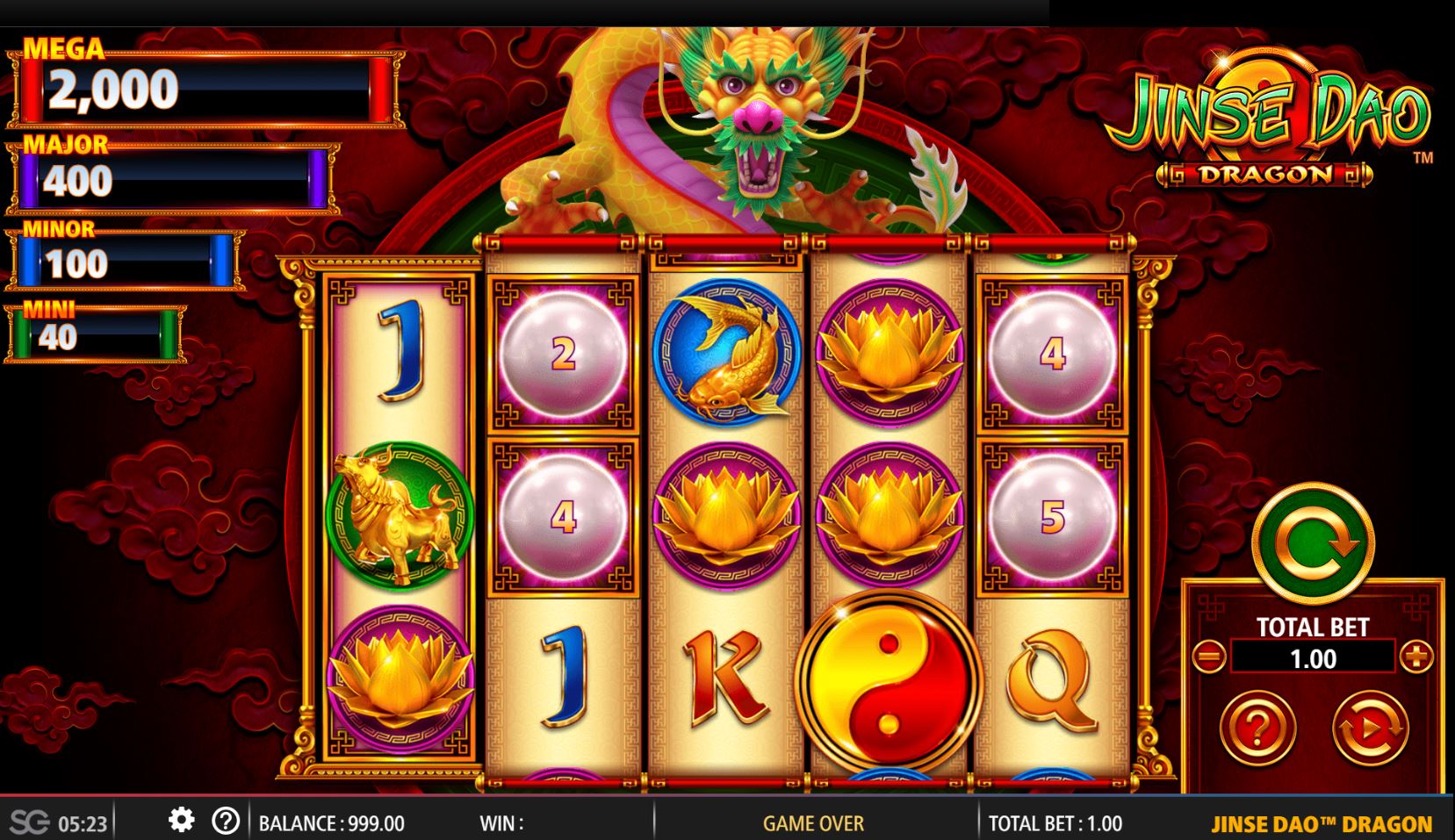
Task: Click the Total Bet field showing 1.00
Action: (1313, 657)
